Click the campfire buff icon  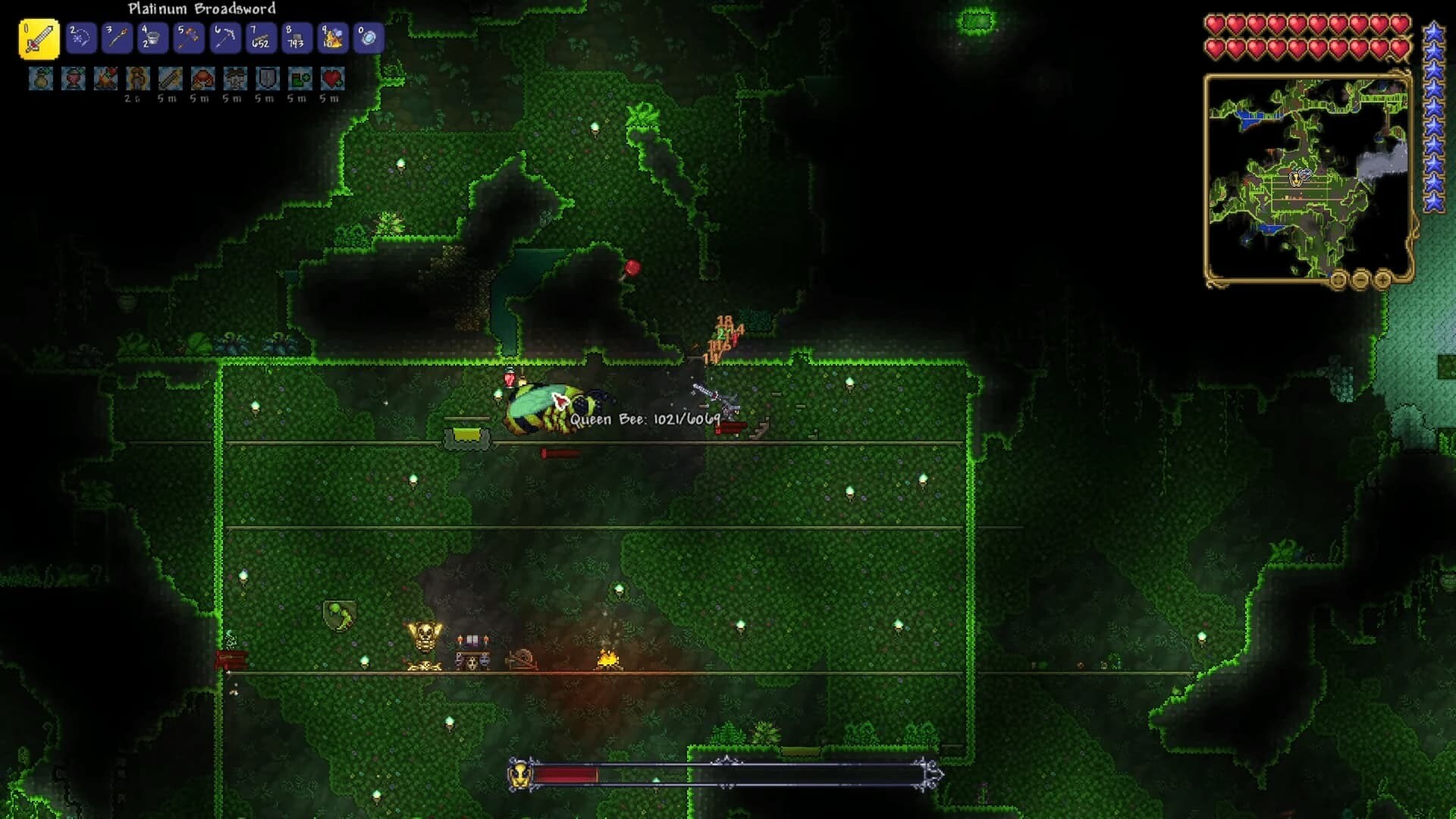click(105, 78)
